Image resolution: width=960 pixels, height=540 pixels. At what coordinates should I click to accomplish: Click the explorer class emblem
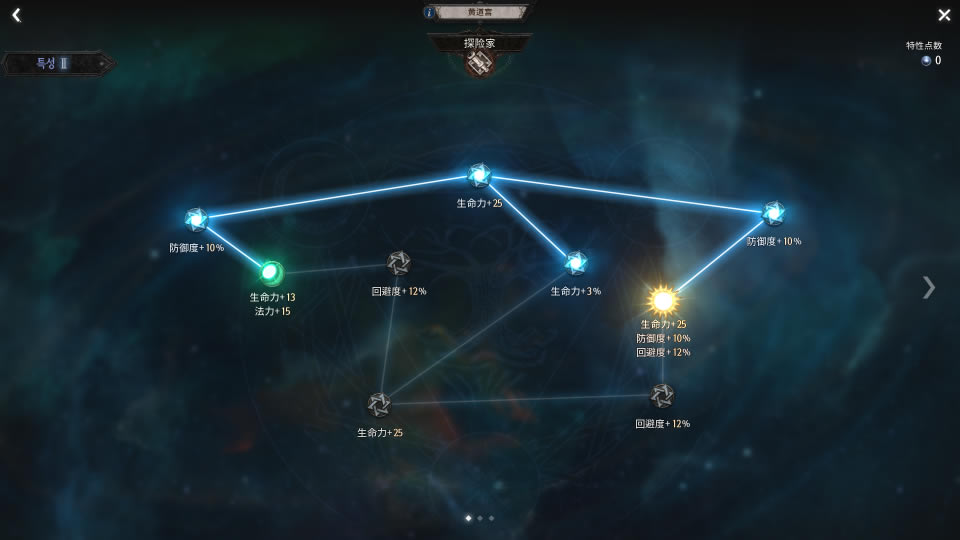479,62
